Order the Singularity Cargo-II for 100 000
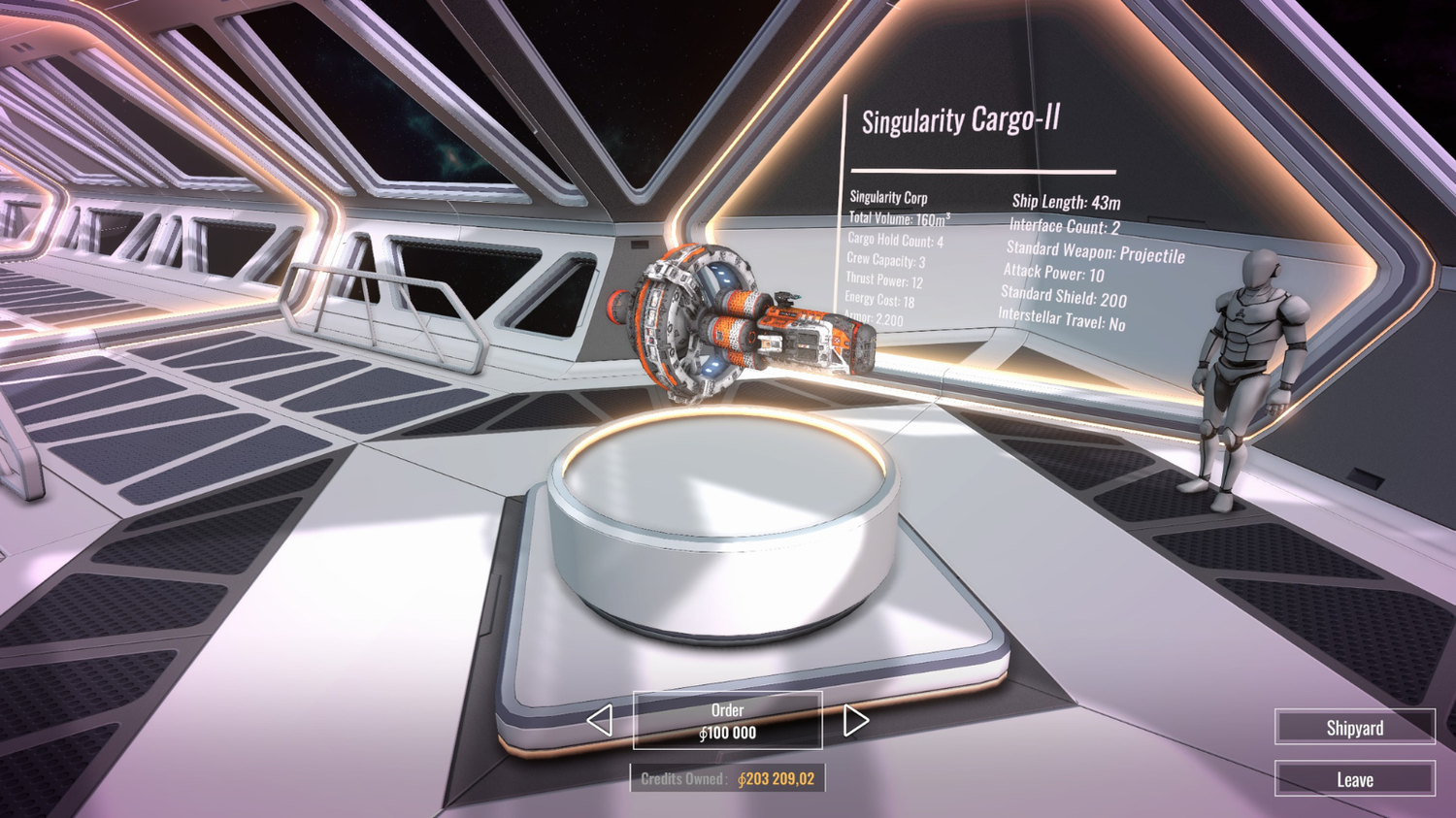This screenshot has width=1456, height=818. [x=727, y=721]
